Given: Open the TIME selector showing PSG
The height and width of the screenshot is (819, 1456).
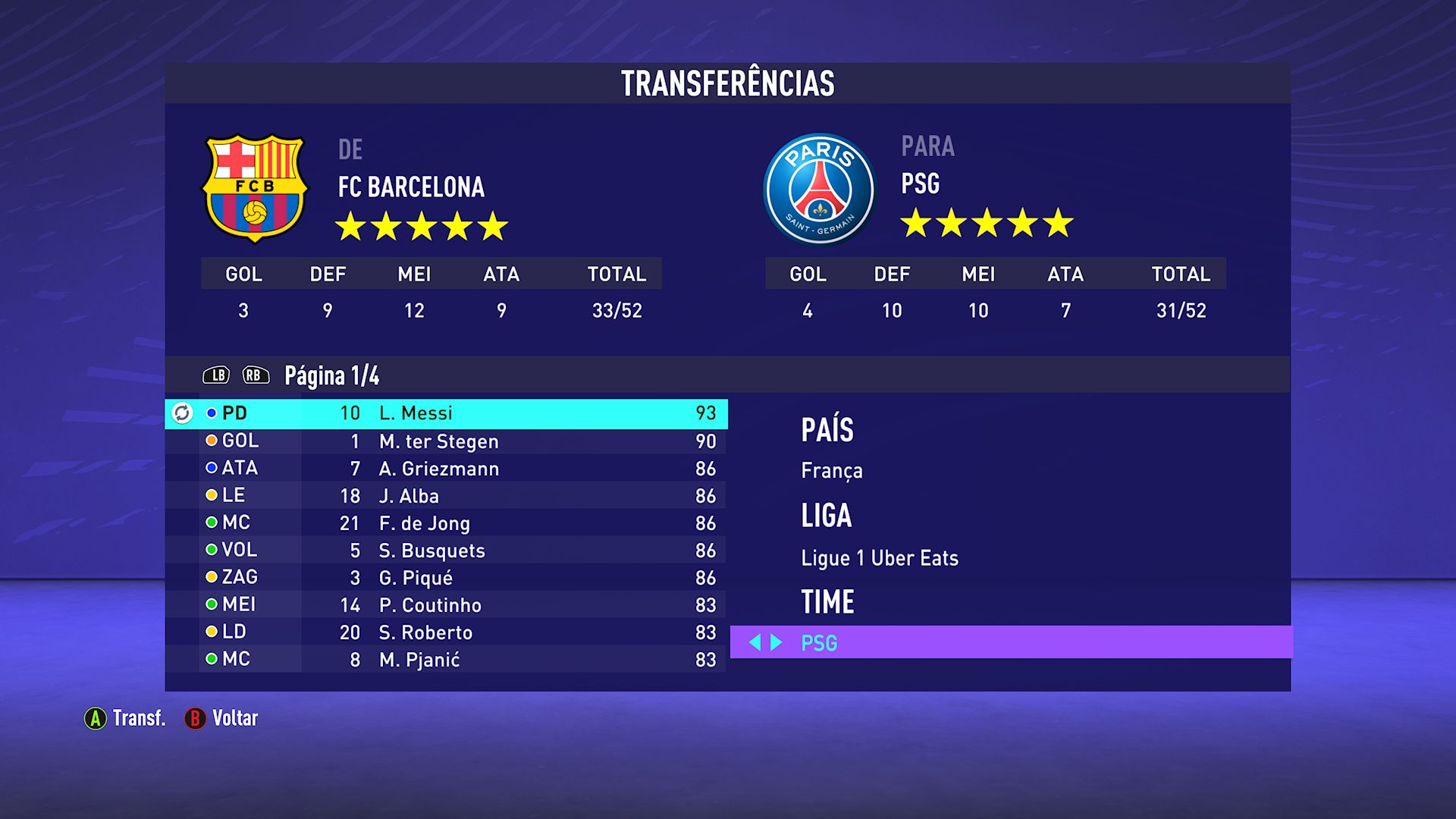Looking at the screenshot, I should [x=910, y=643].
